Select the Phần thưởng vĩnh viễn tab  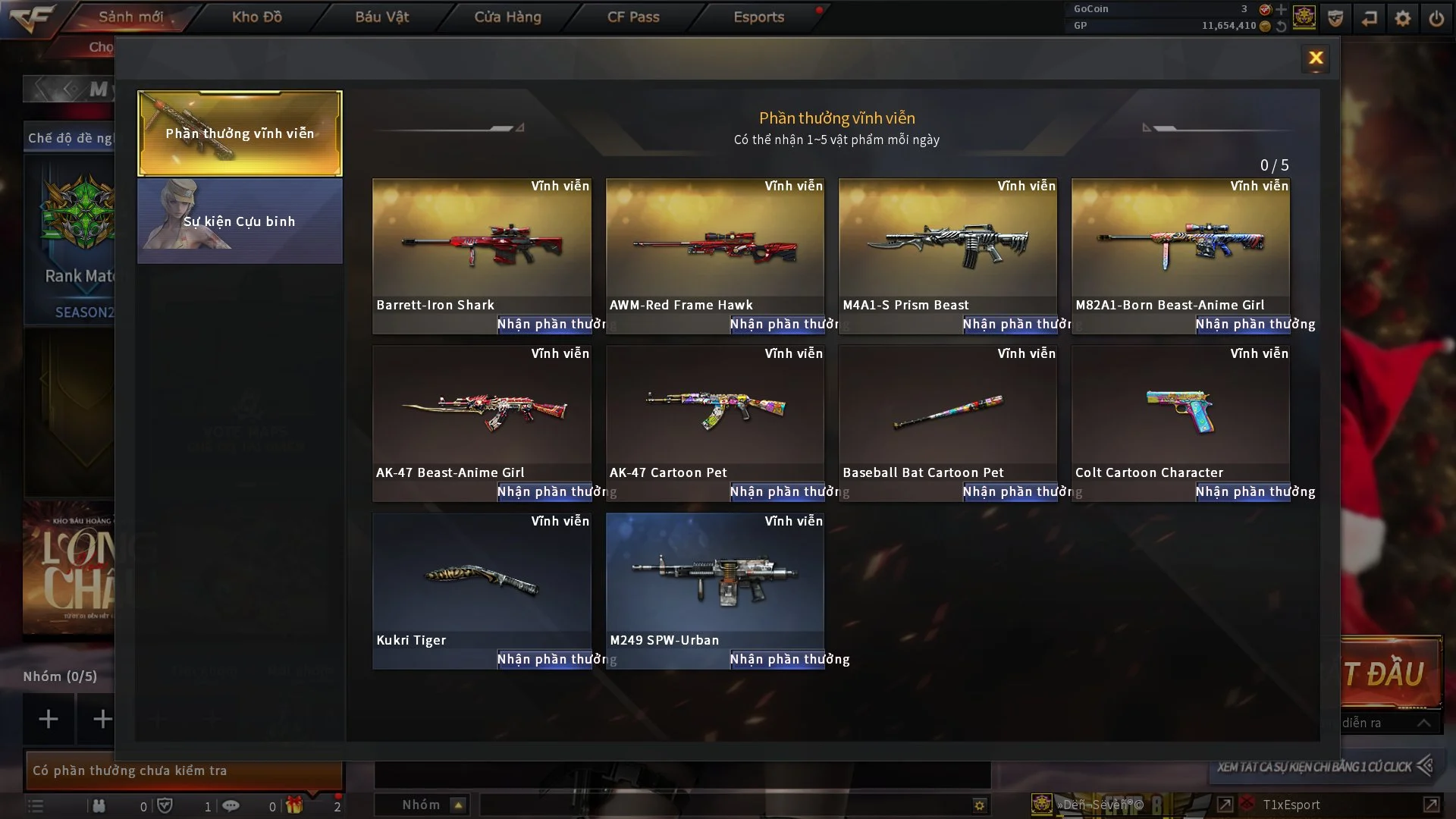240,133
